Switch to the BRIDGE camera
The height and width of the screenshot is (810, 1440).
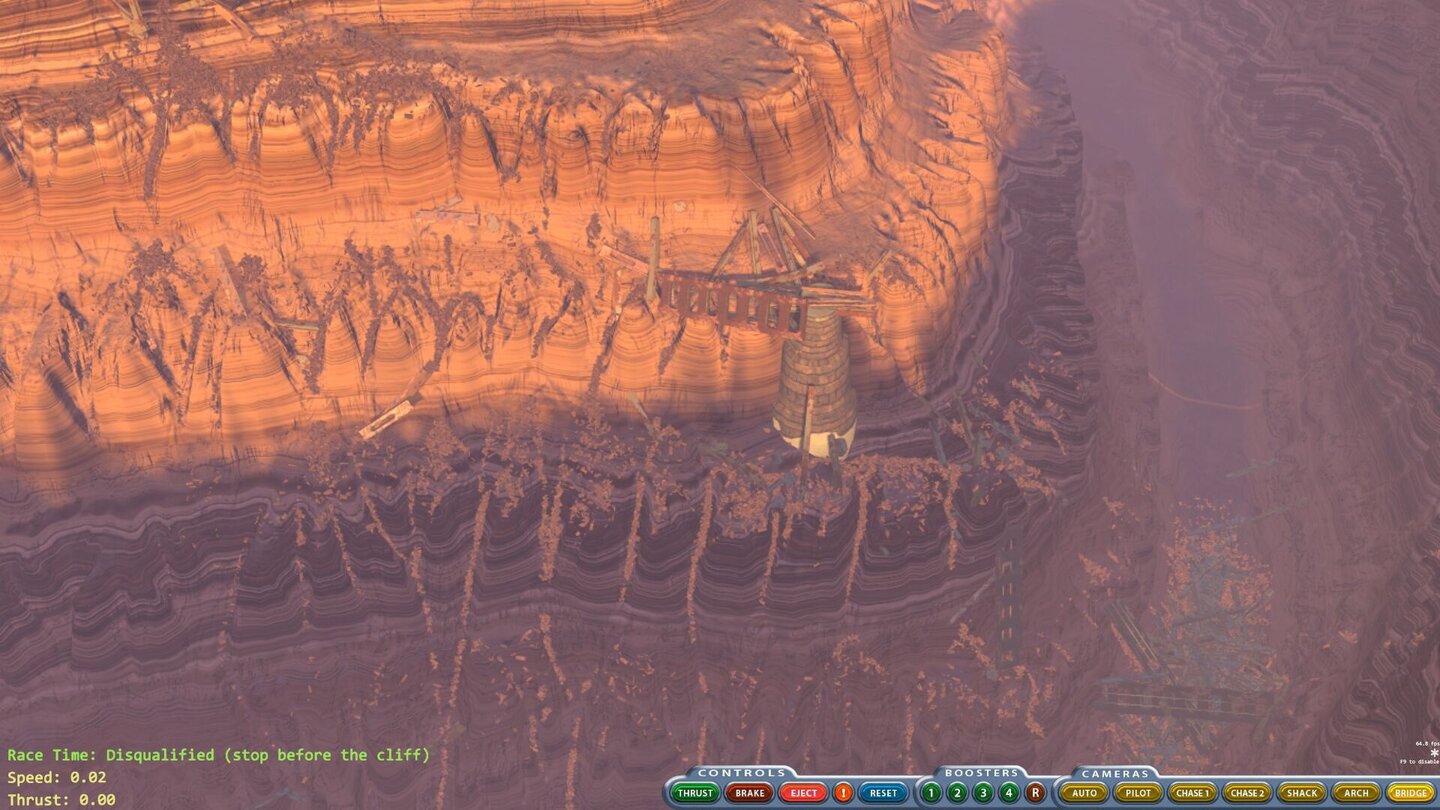1412,792
